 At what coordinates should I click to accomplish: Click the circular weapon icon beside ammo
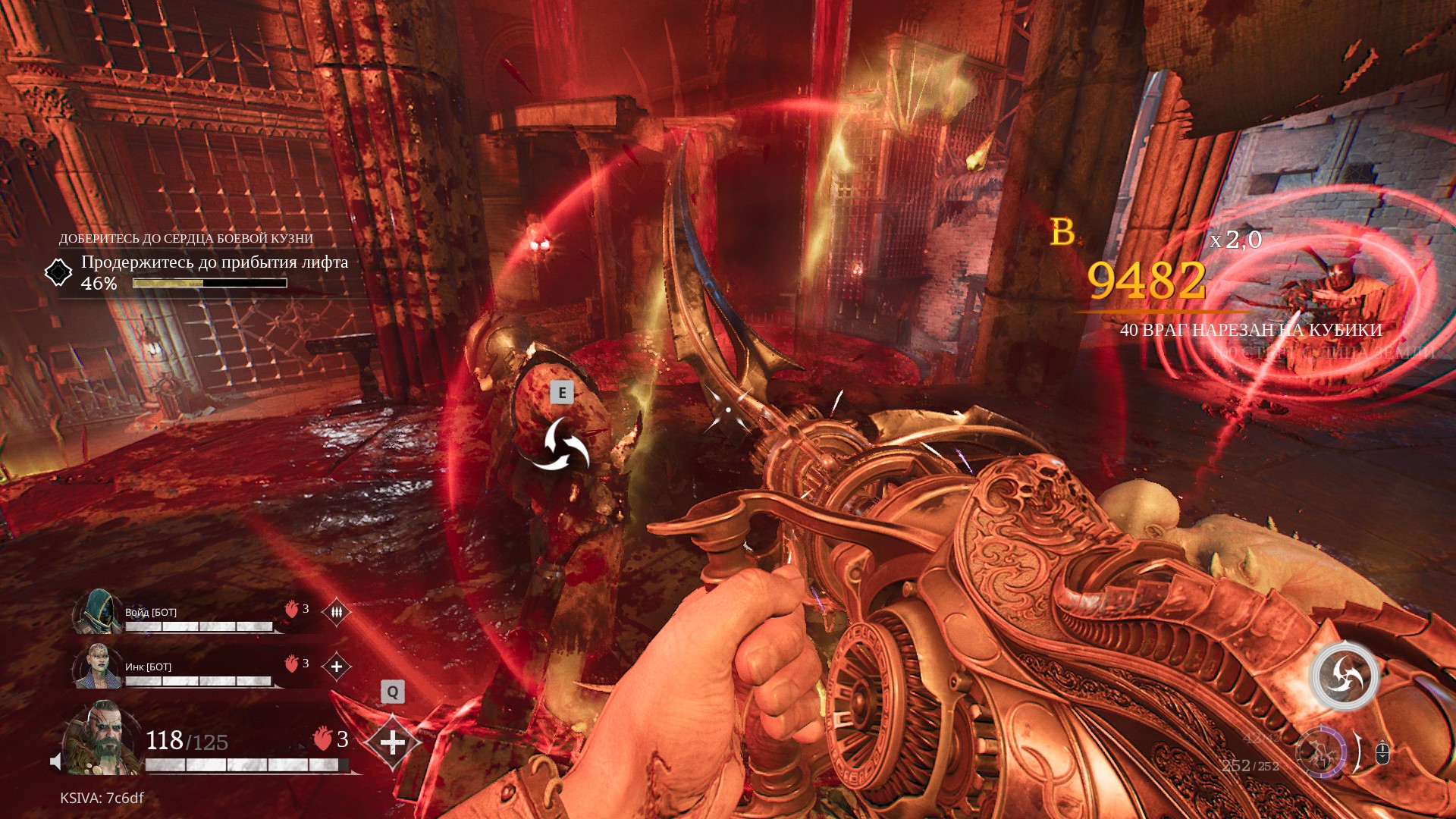pos(1320,753)
